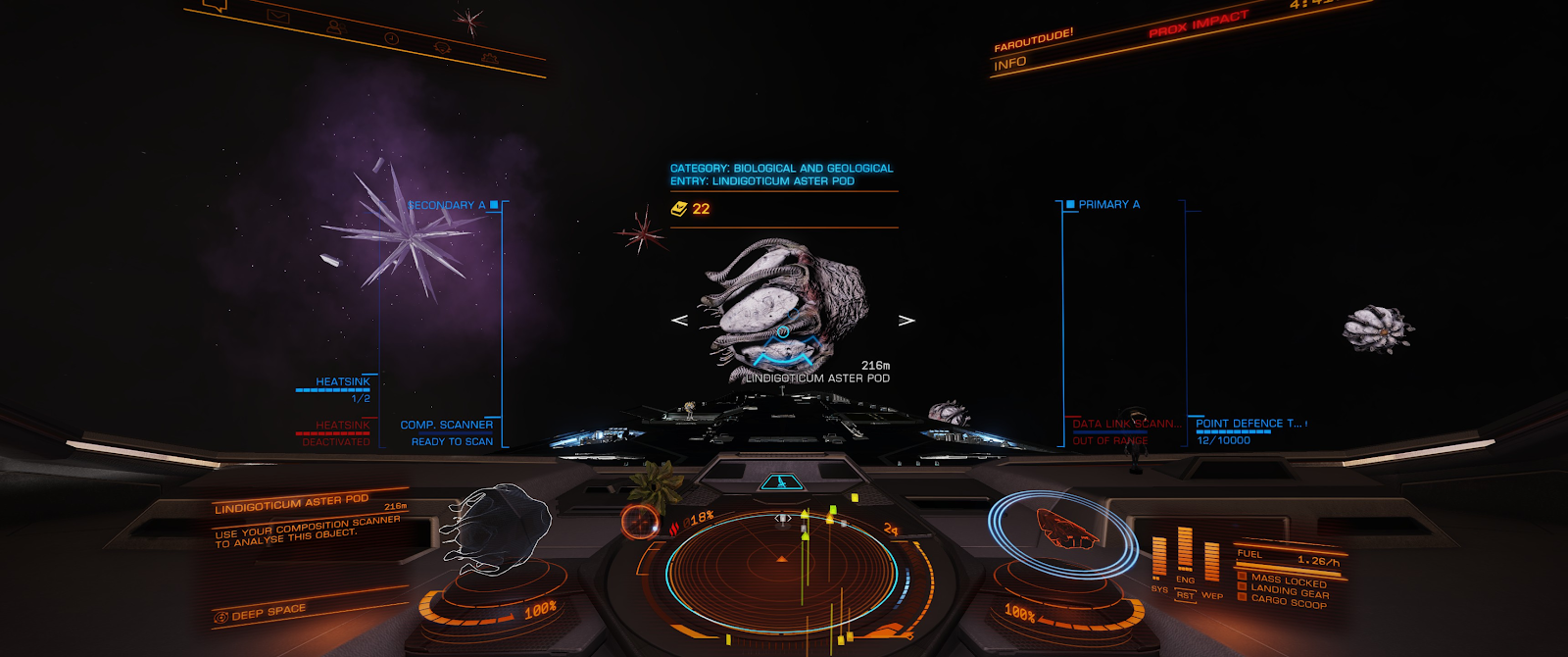The height and width of the screenshot is (657, 1568).
Task: Click the analysis mode icon above radar
Action: 781,482
